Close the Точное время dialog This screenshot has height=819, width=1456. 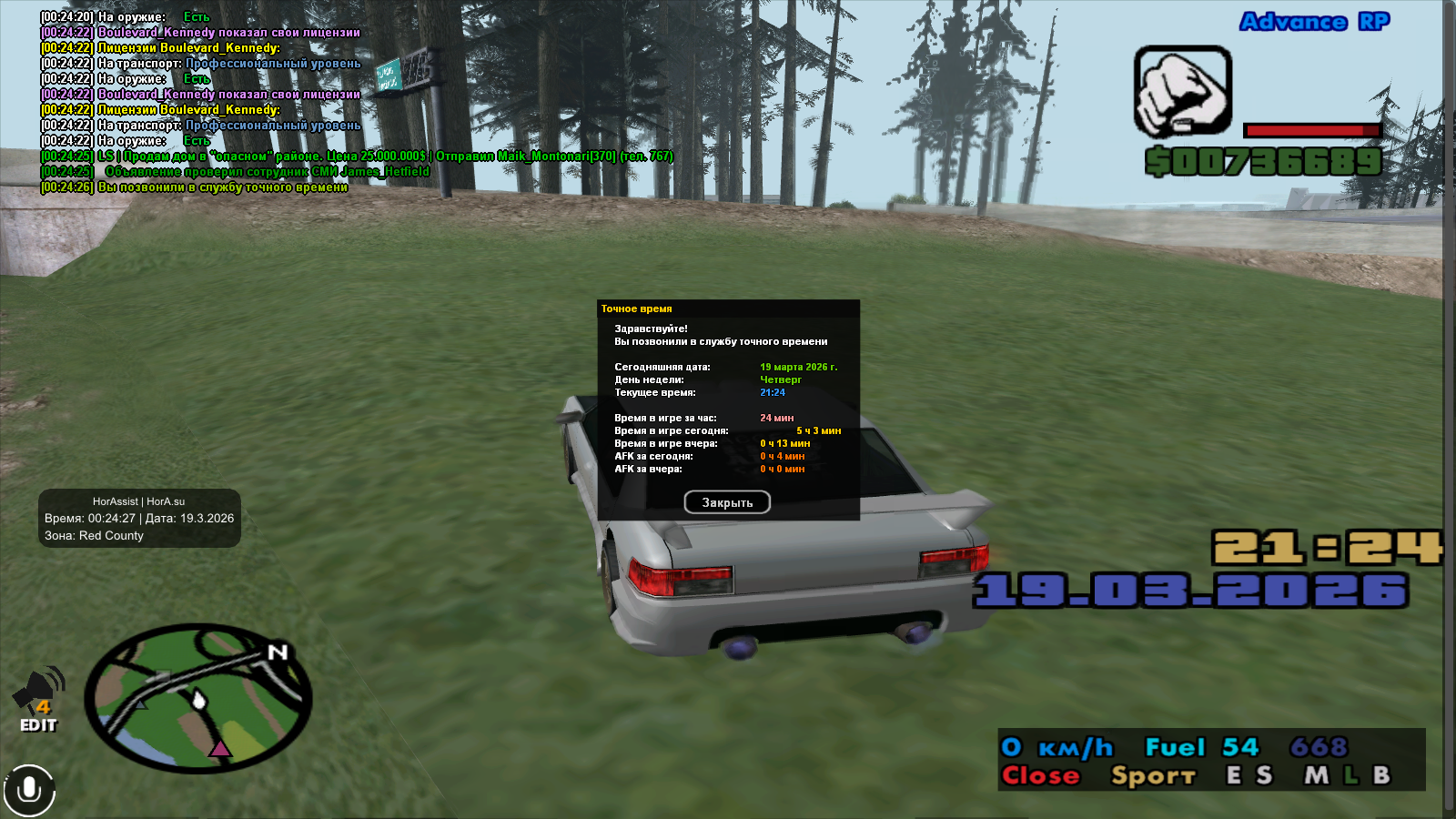[x=727, y=502]
